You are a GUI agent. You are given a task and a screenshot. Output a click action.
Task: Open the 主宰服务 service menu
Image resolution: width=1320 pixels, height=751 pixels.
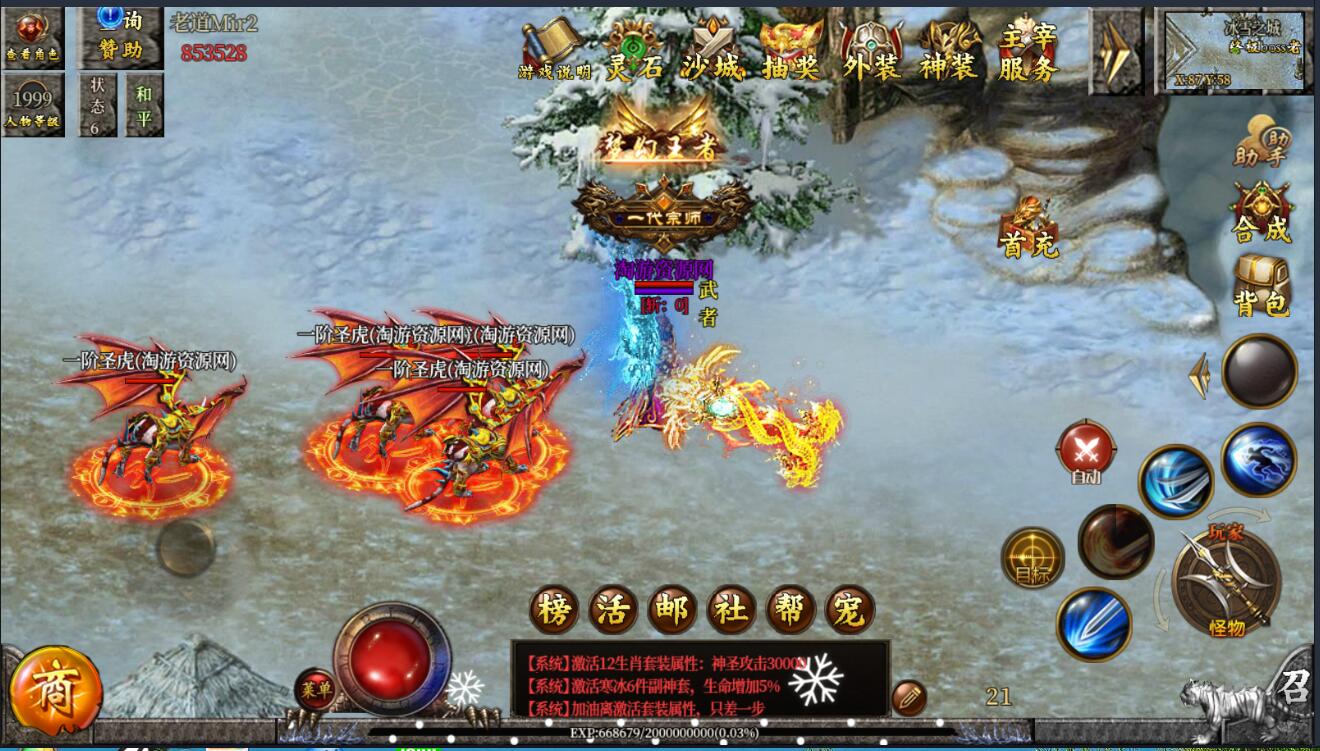point(1028,50)
